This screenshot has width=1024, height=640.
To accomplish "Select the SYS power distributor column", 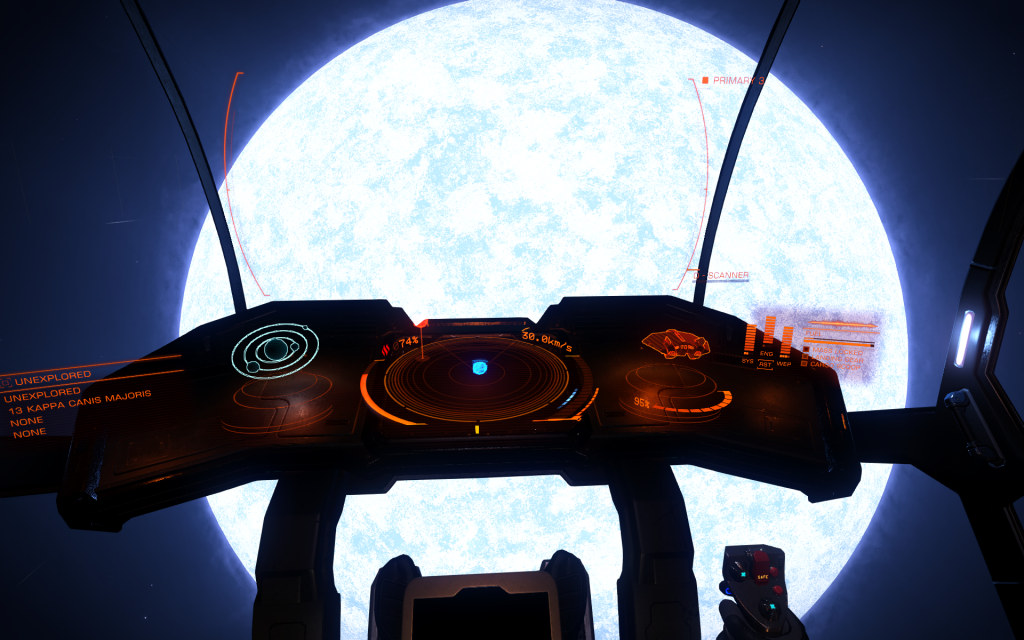I will tap(749, 338).
